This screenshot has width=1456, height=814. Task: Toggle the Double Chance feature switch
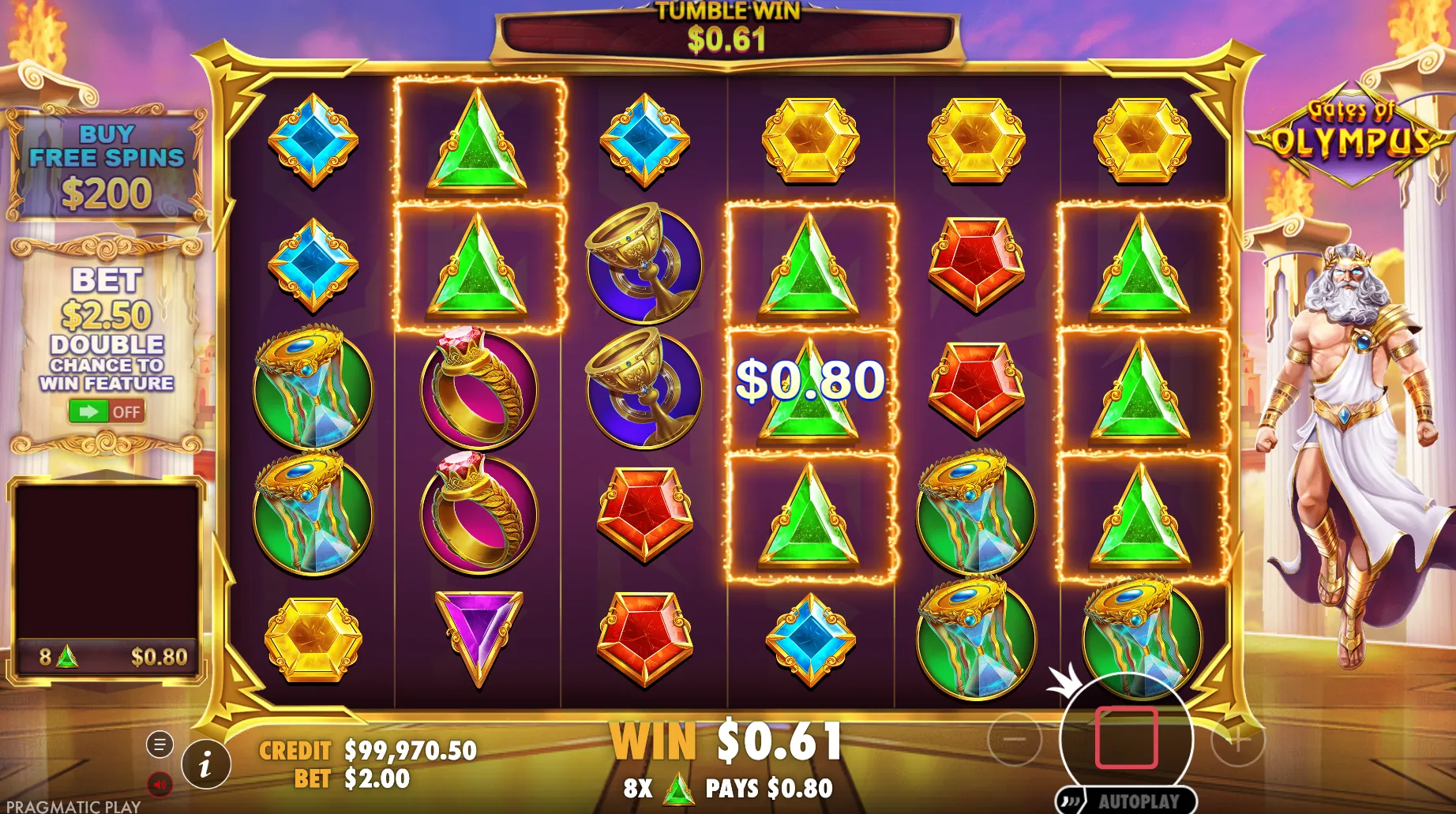[106, 411]
